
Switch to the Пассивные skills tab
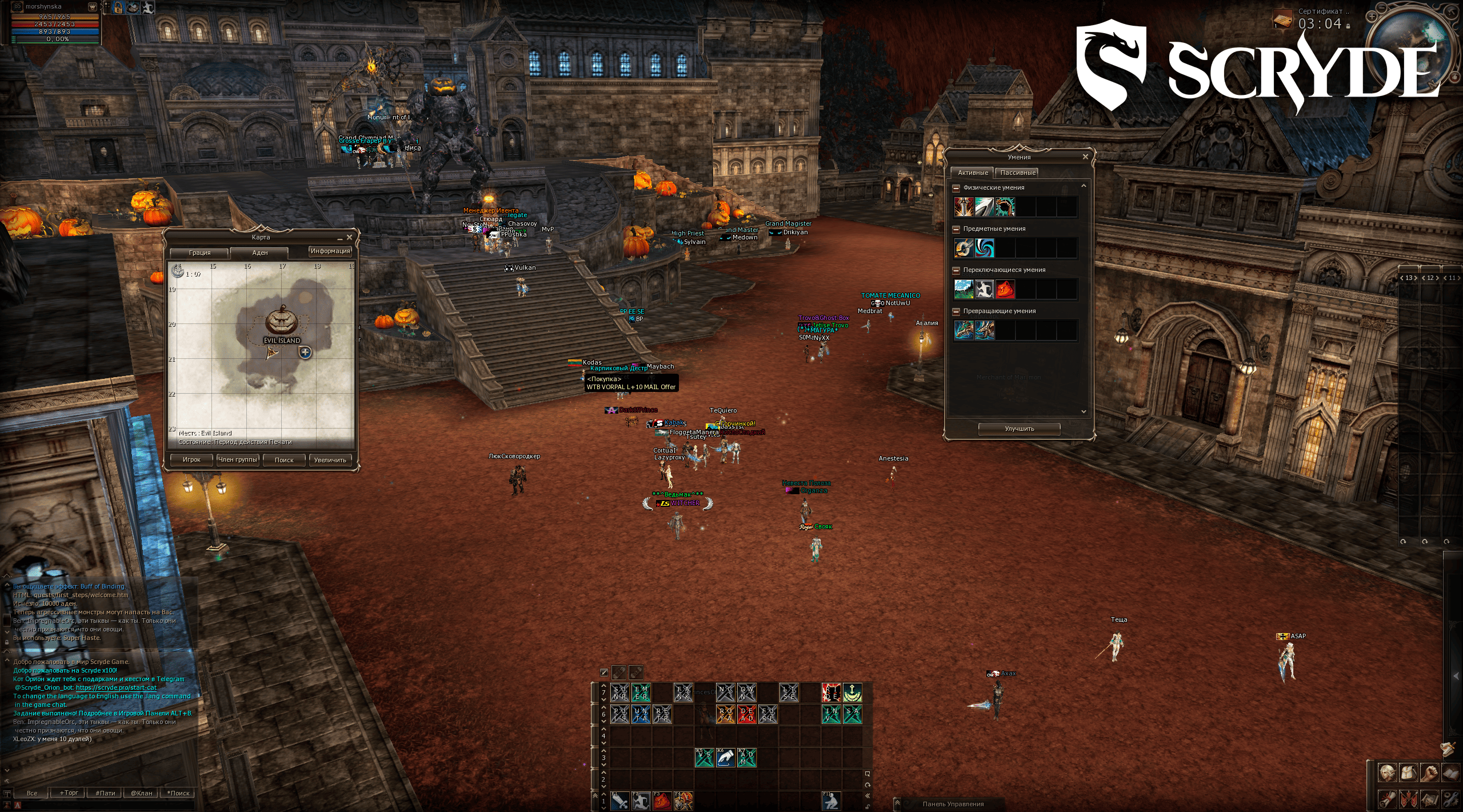(x=1018, y=173)
